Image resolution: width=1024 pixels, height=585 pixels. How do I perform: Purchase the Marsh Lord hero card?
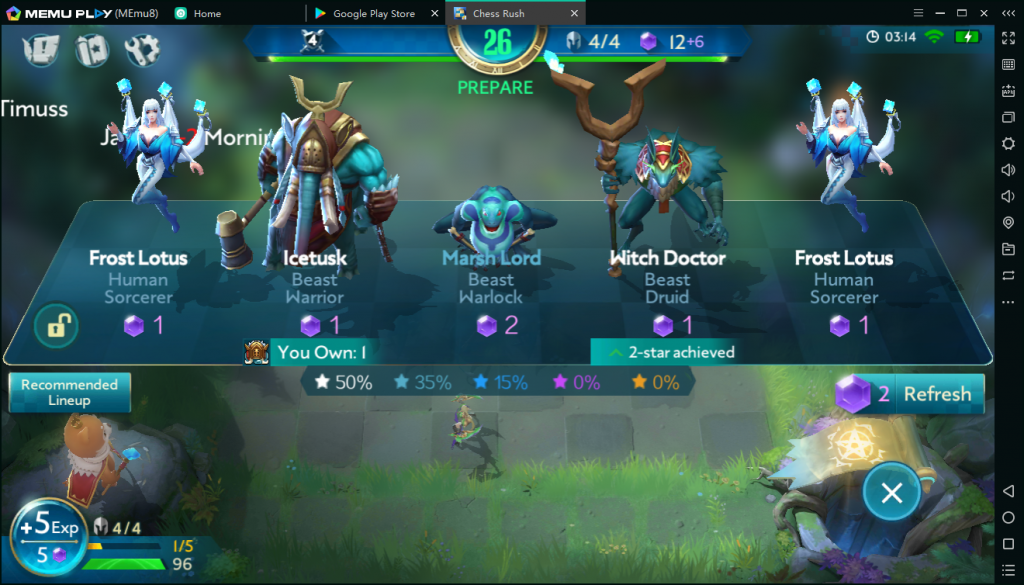[x=491, y=270]
